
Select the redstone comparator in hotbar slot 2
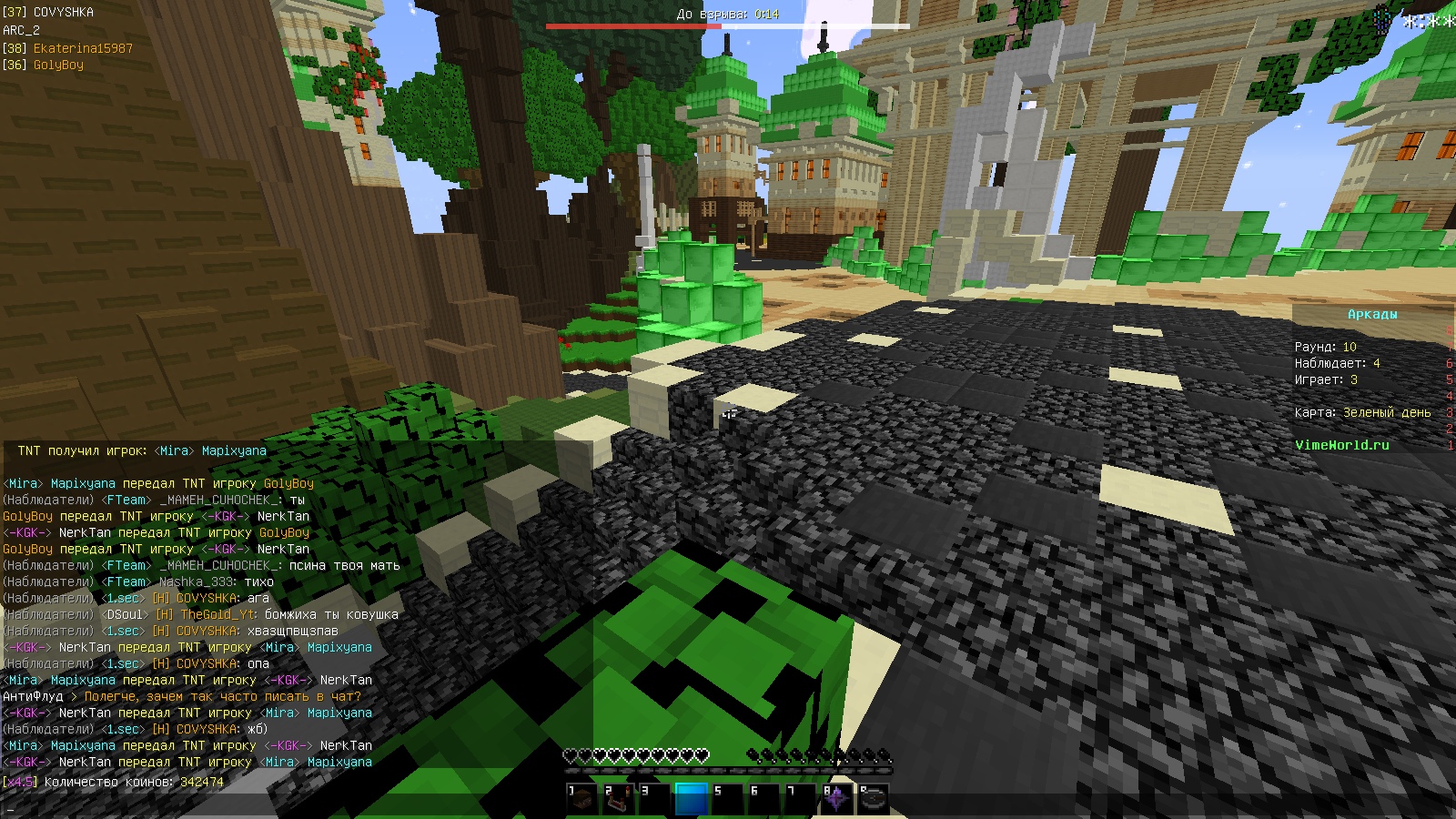pos(618,800)
